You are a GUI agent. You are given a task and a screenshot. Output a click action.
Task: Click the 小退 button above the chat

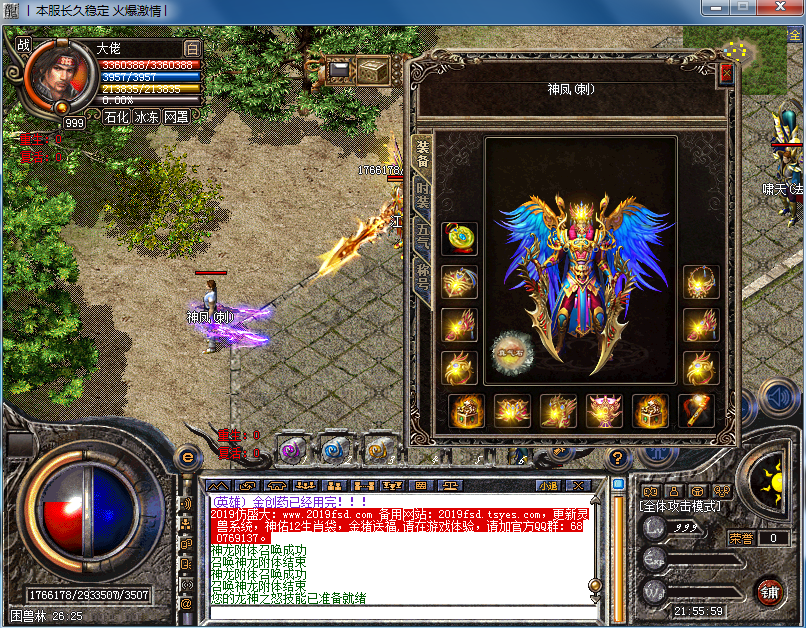pos(547,485)
